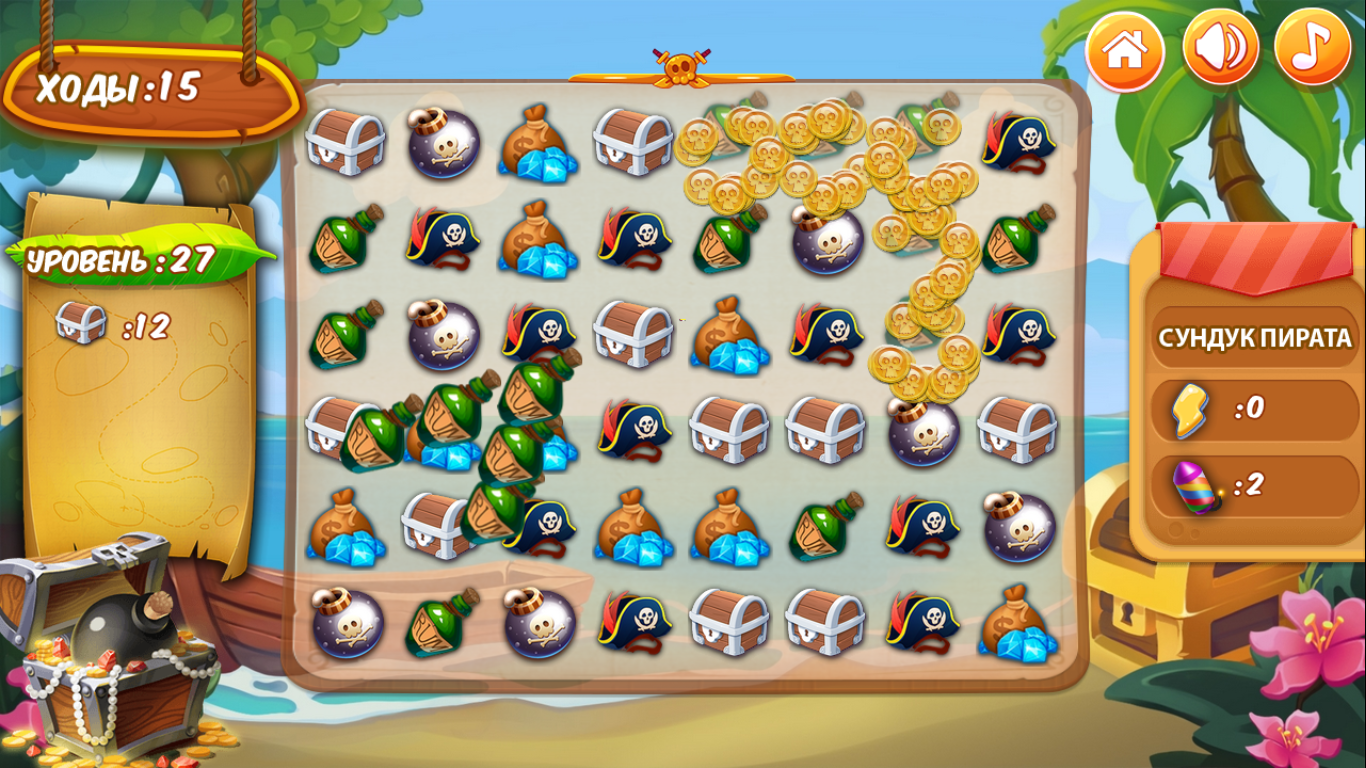Click the Home icon top-right
The height and width of the screenshot is (768, 1366).
1126,45
